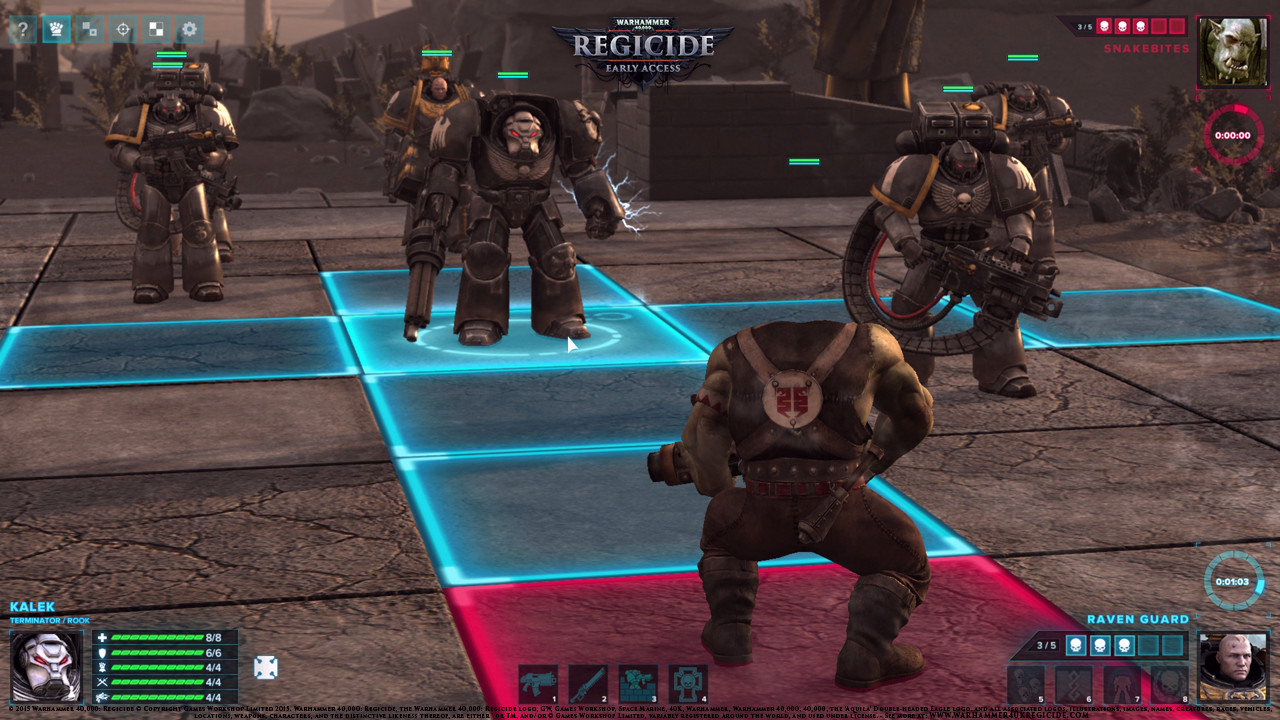1280x720 pixels.
Task: Toggle the checkerboard grid overlay button
Action: 156,29
